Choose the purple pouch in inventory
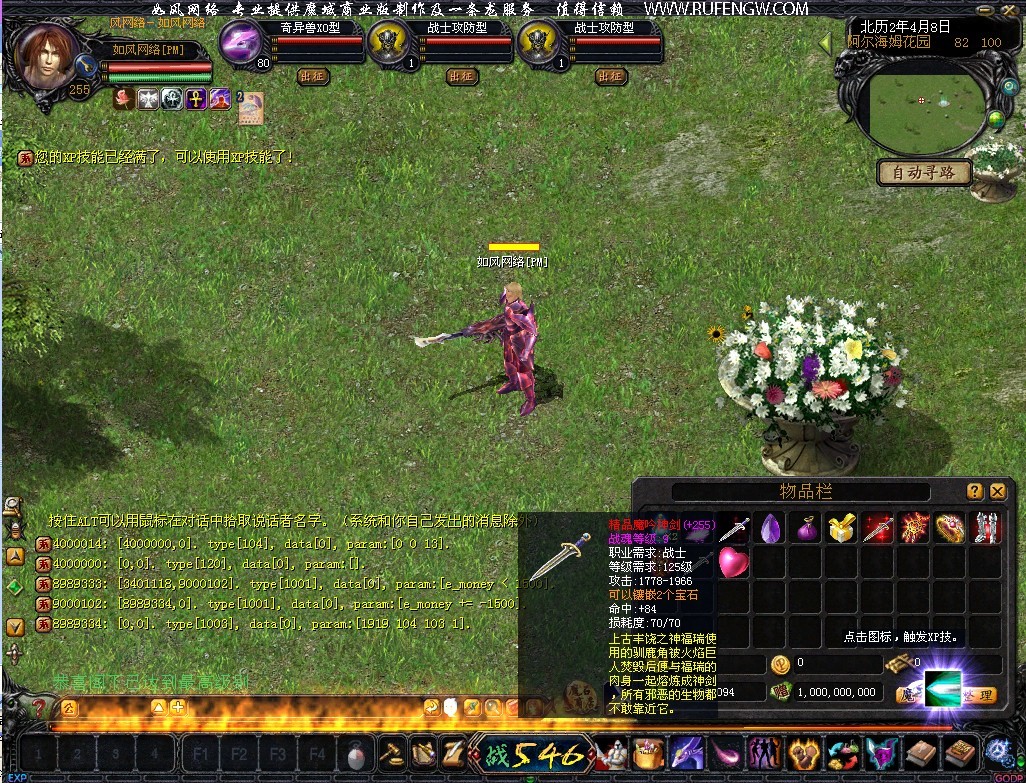The height and width of the screenshot is (783, 1026). 806,528
